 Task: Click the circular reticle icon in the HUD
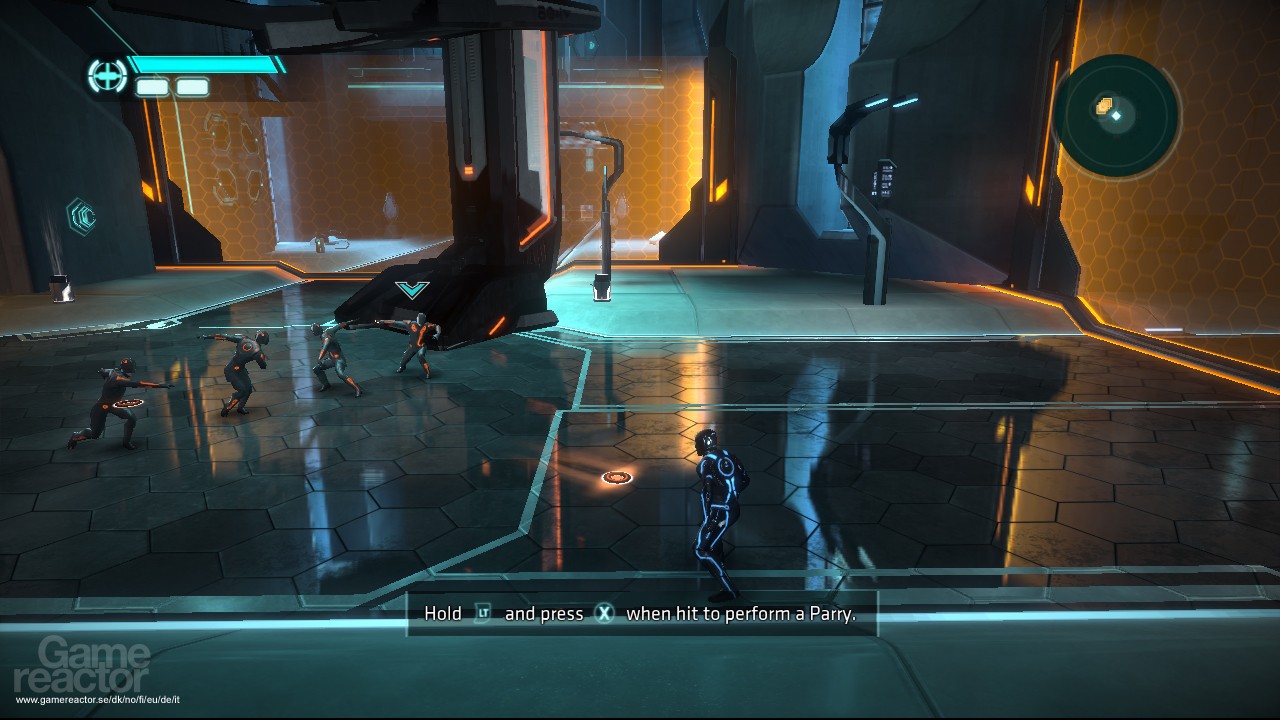click(x=105, y=76)
